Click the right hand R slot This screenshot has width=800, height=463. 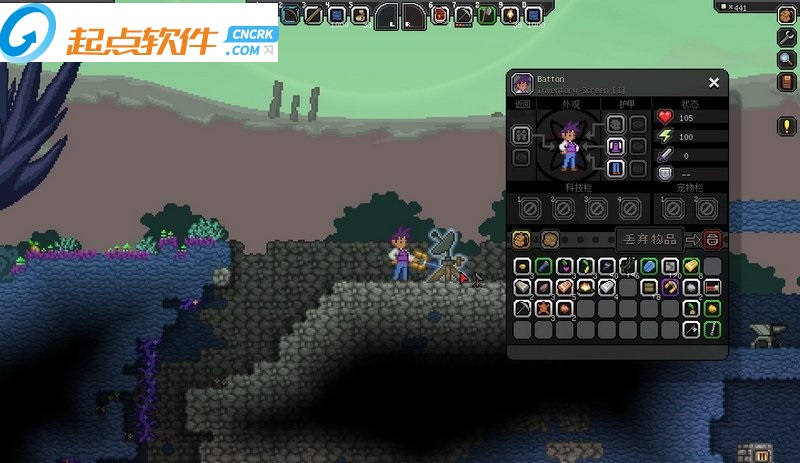coord(413,16)
